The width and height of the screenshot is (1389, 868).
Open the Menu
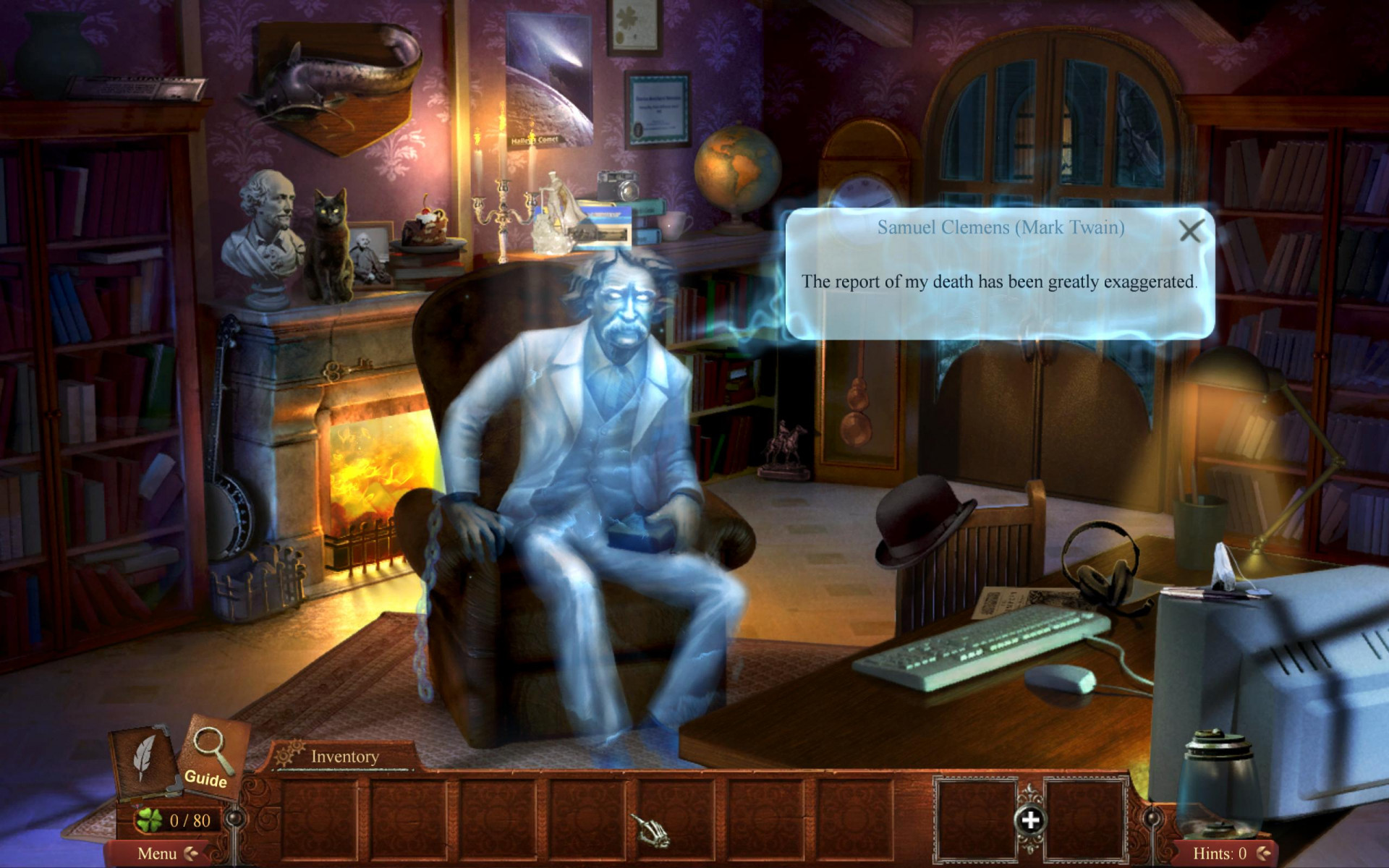(158, 853)
